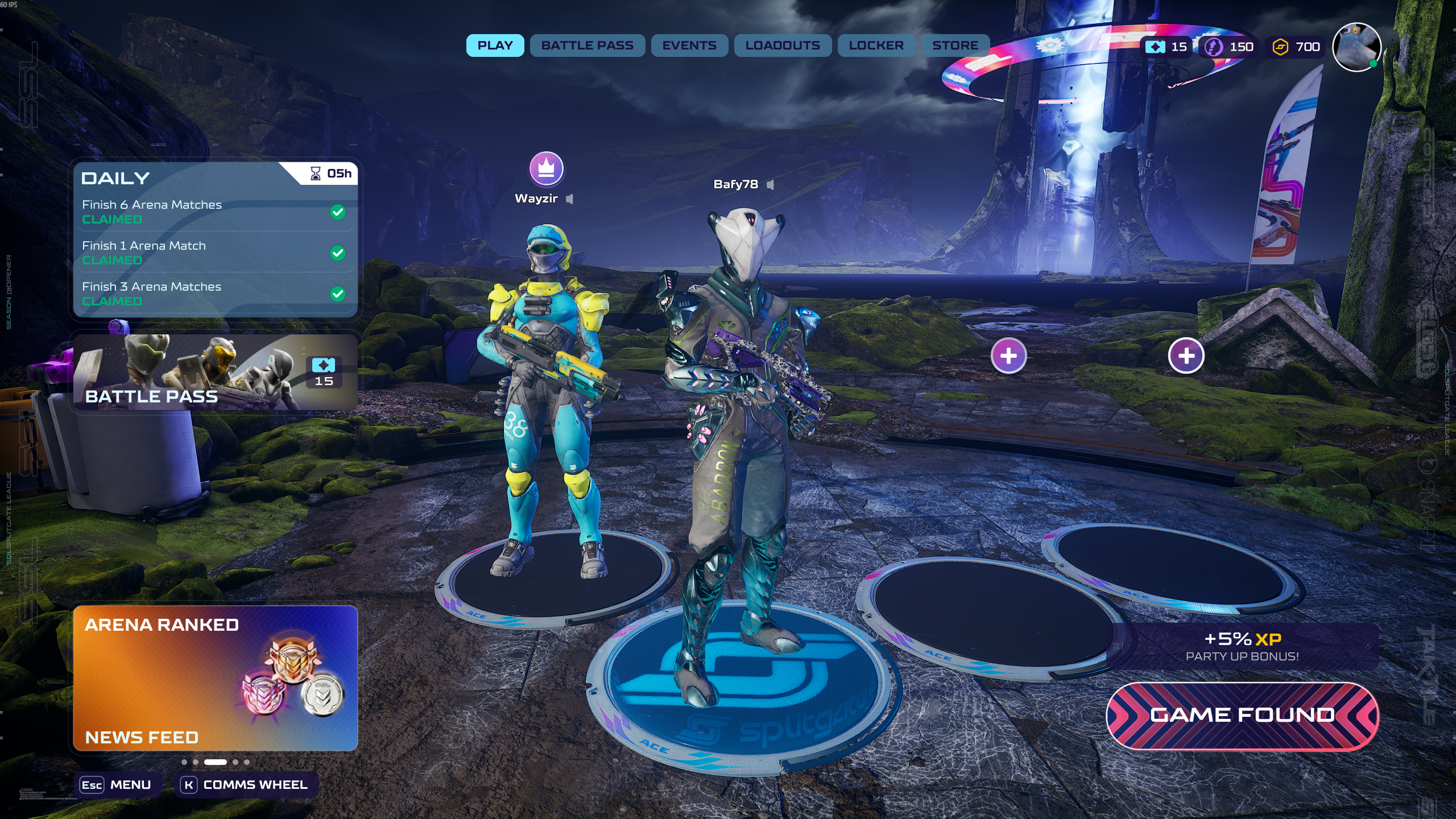Screen dimensions: 1456x819
Task: Open the Comms Wheel
Action: click(x=245, y=785)
